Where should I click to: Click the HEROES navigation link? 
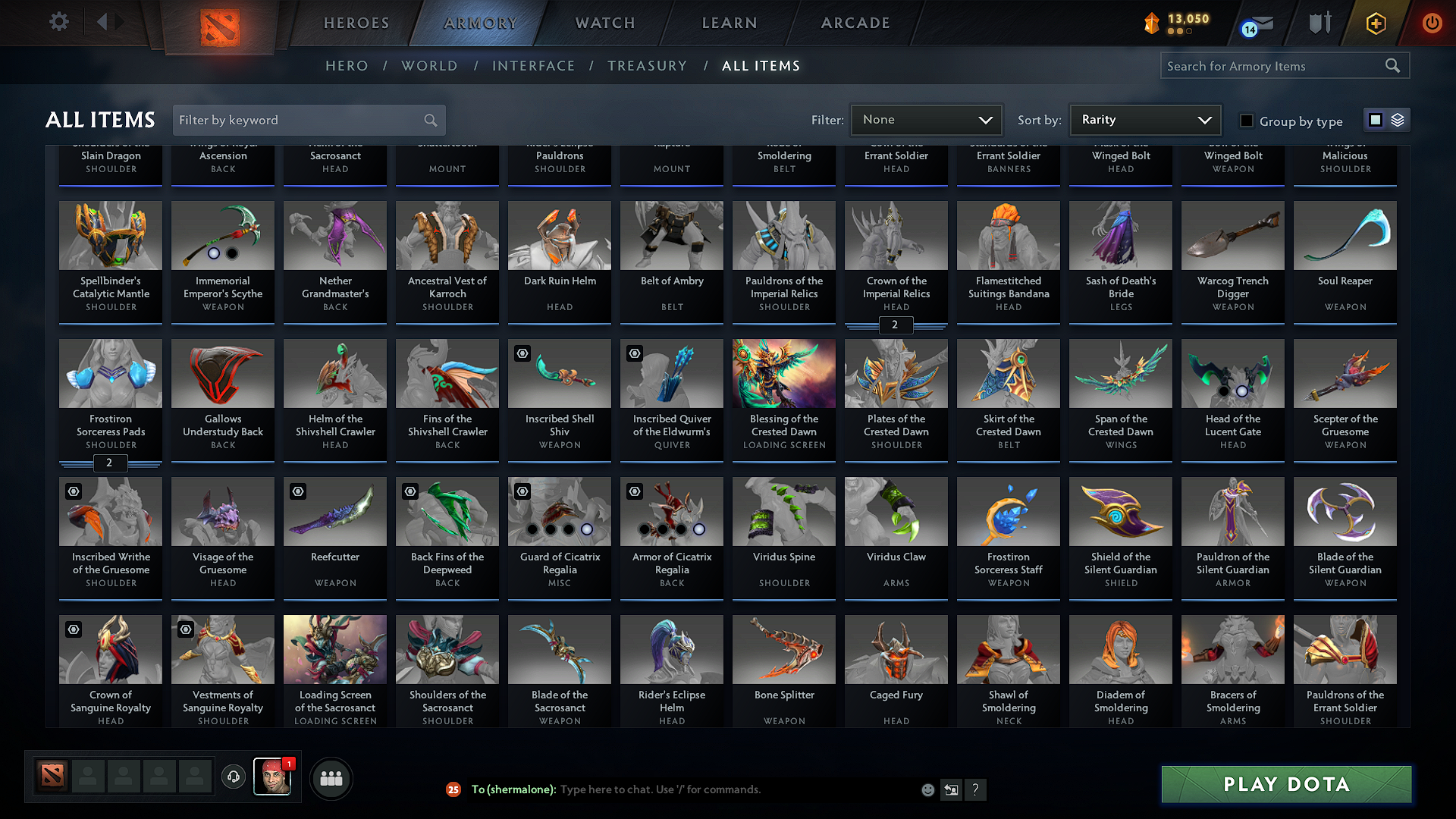pos(356,23)
